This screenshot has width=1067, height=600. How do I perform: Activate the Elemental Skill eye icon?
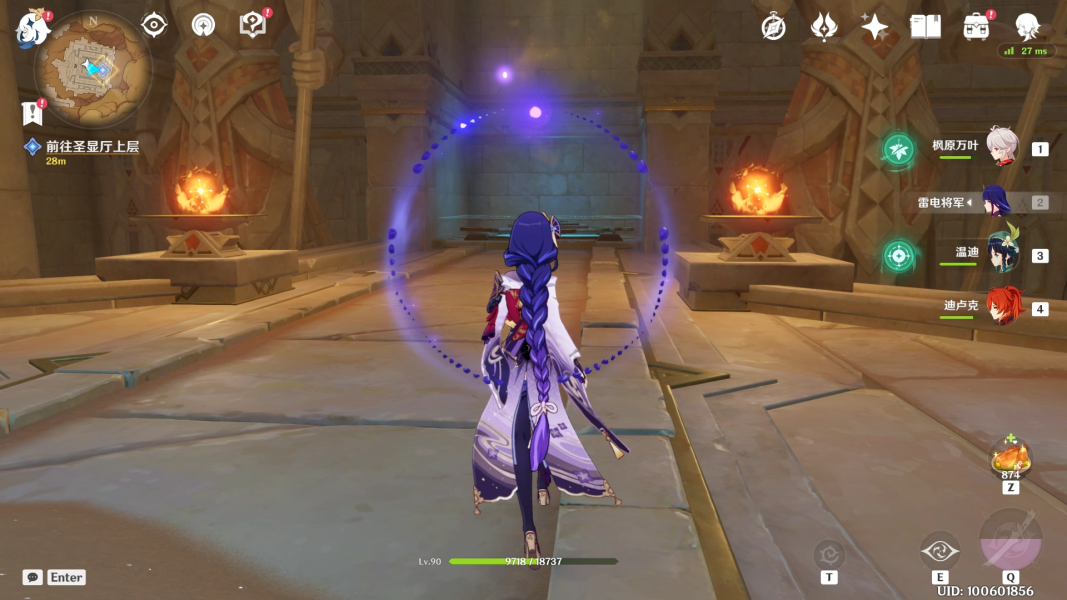point(940,551)
